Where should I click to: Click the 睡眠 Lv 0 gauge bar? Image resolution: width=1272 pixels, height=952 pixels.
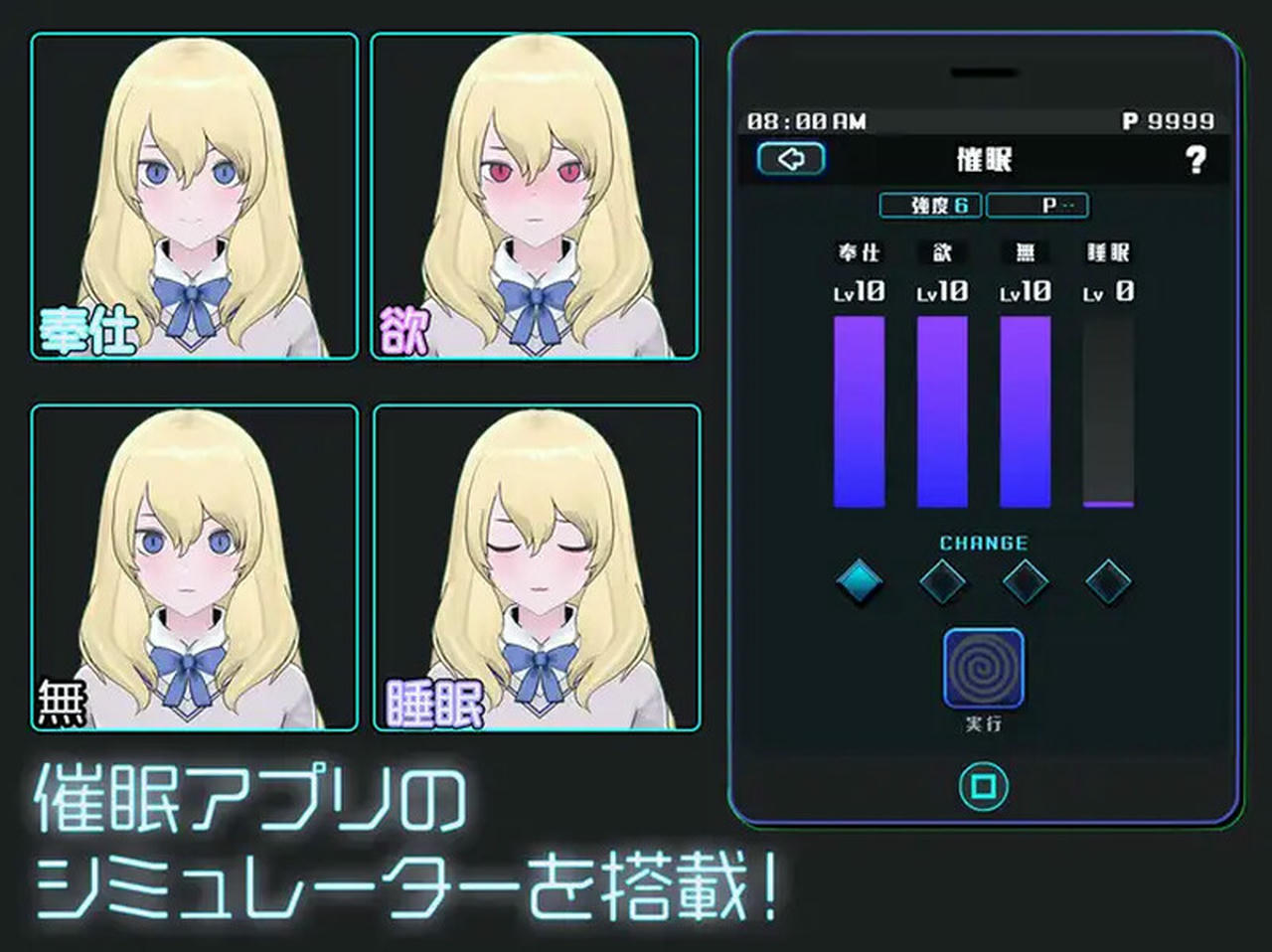pyautogui.click(x=1109, y=412)
